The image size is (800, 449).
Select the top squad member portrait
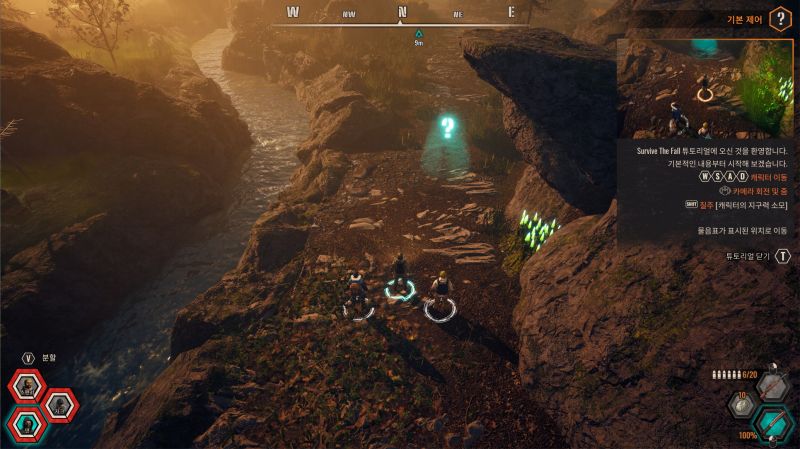tap(28, 385)
